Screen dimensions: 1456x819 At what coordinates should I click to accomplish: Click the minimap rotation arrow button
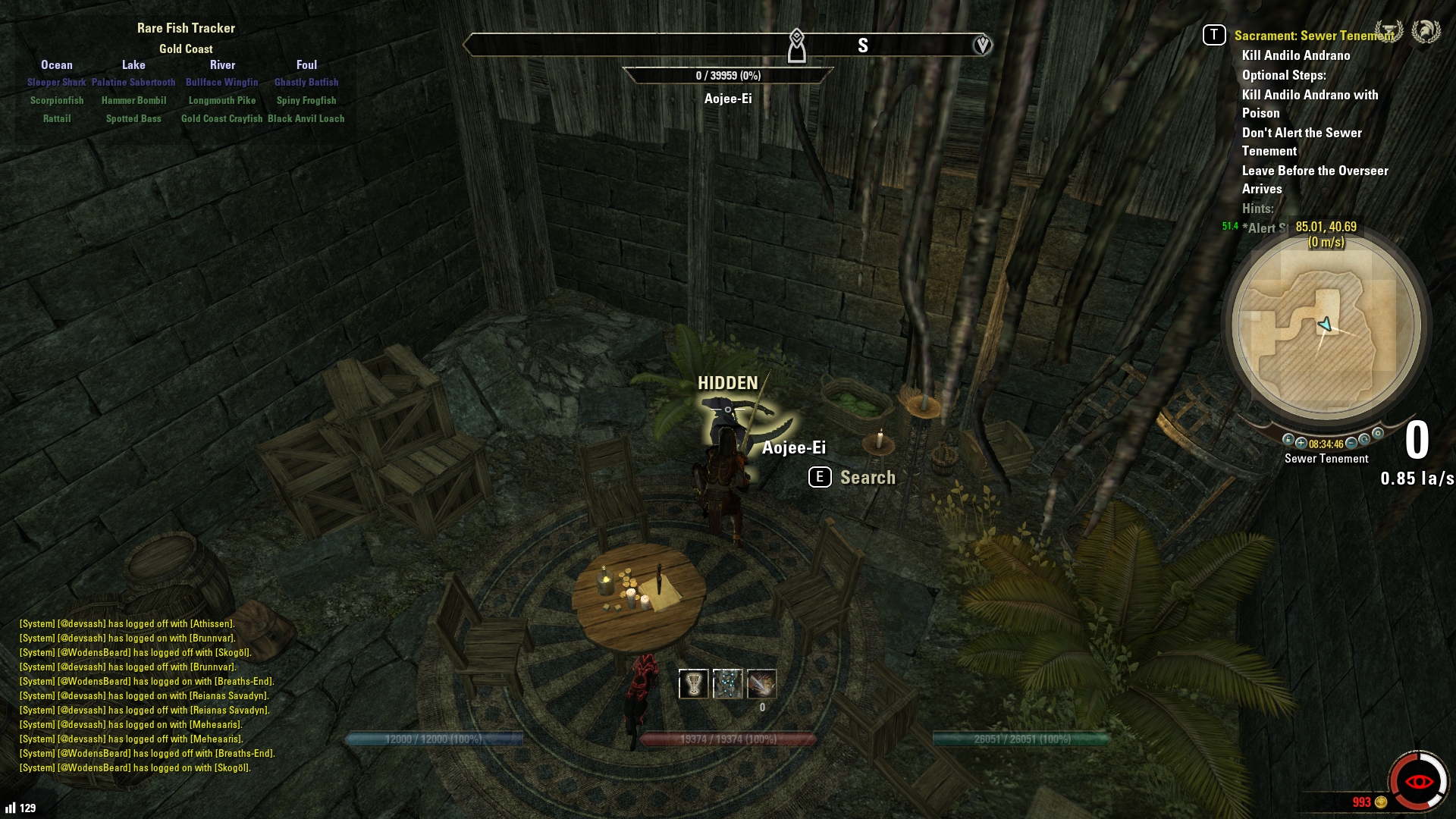point(1364,440)
